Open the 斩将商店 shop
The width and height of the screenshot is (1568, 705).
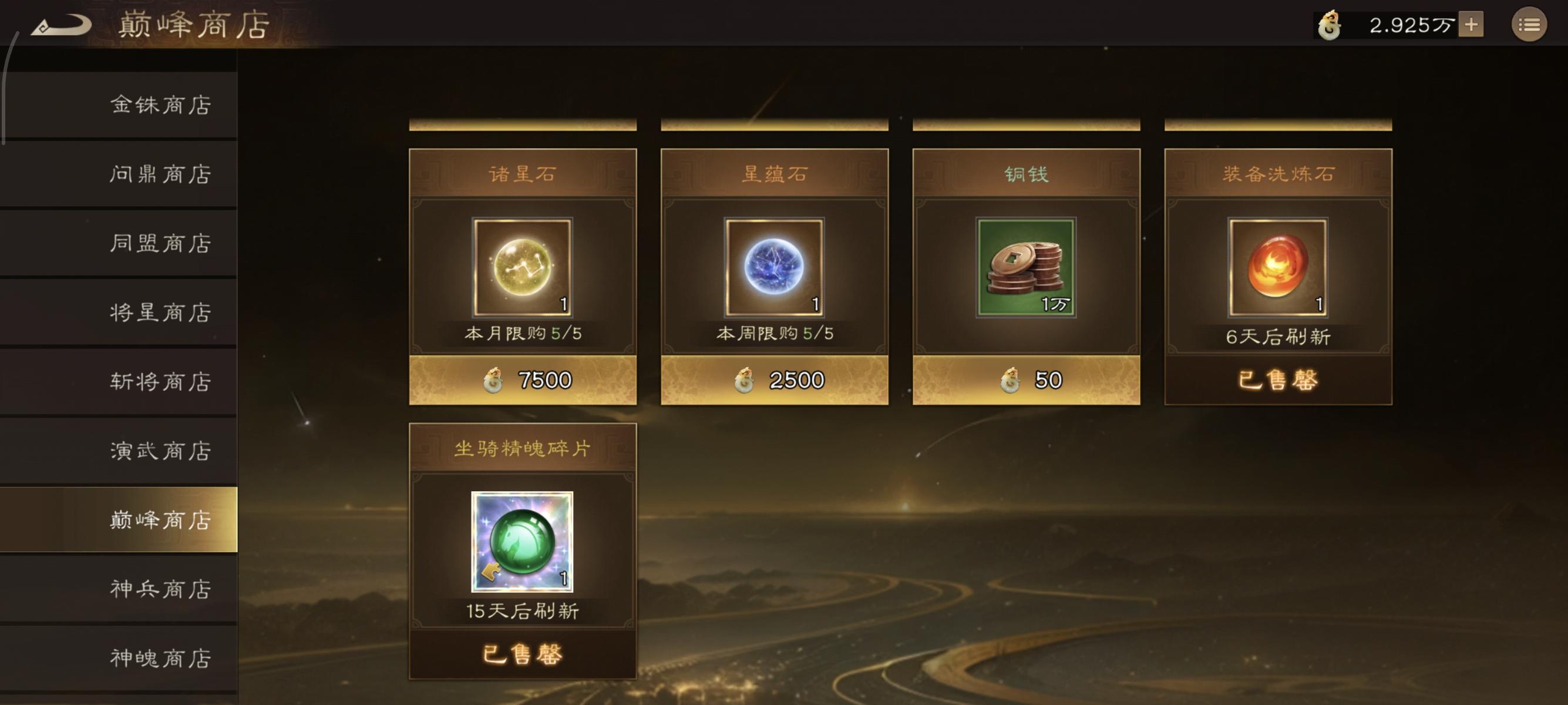(160, 382)
